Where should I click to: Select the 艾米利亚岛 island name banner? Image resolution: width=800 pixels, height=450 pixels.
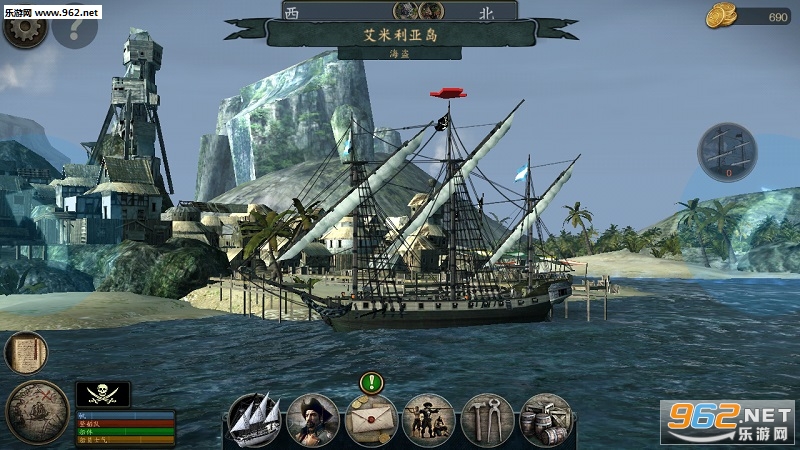(400, 33)
